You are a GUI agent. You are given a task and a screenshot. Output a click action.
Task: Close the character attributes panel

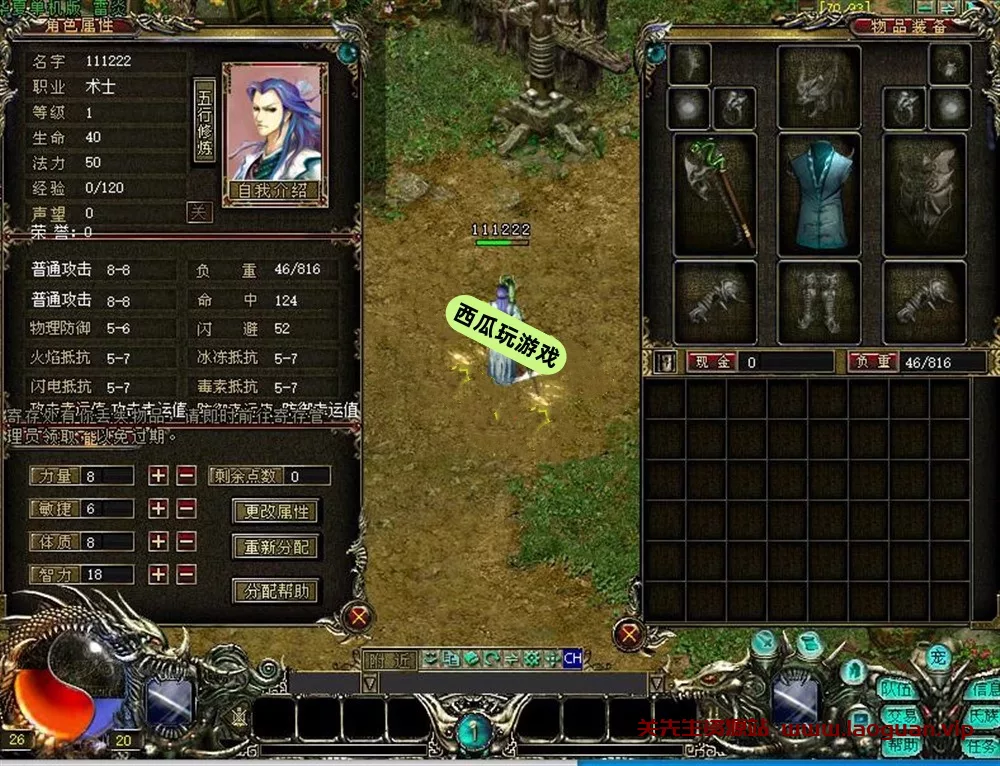(x=357, y=616)
